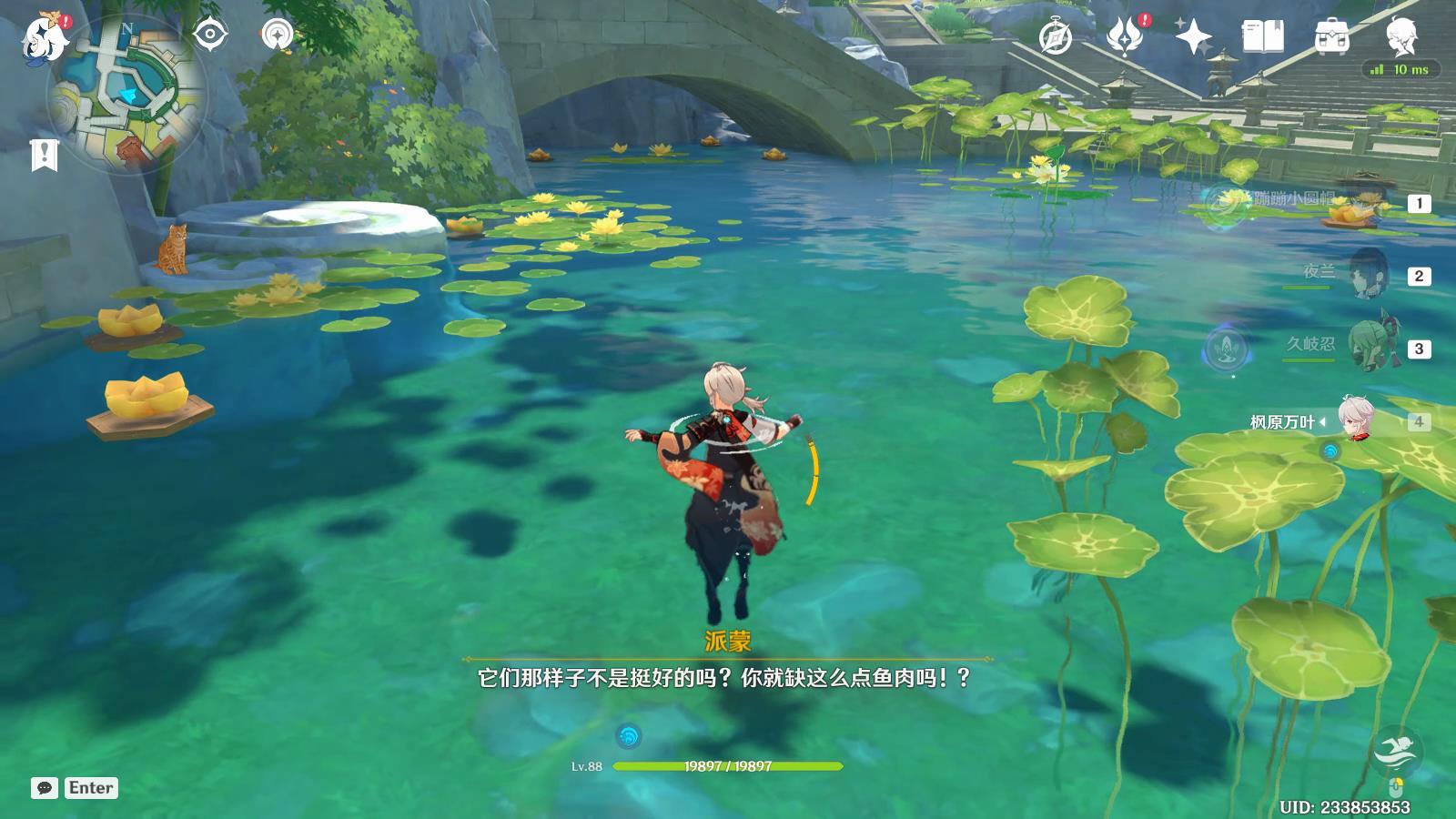Image resolution: width=1456 pixels, height=819 pixels.
Task: Open the chat speech bubble
Action: pyautogui.click(x=45, y=788)
